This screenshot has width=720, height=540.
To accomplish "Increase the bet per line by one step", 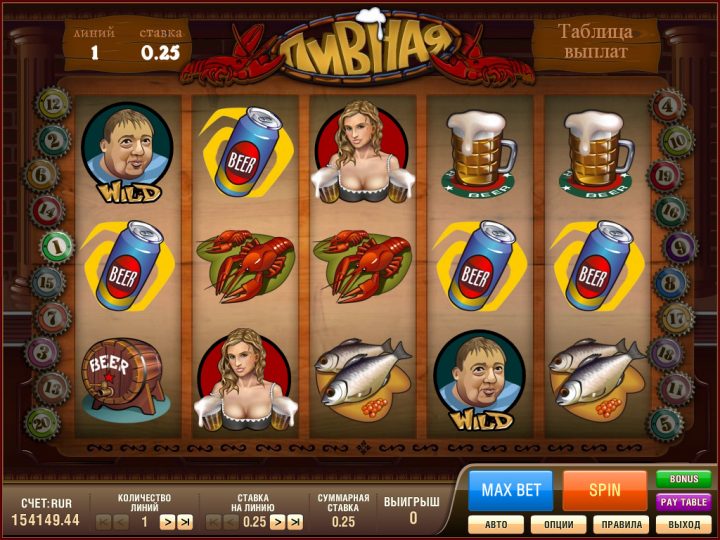I will click(x=278, y=522).
